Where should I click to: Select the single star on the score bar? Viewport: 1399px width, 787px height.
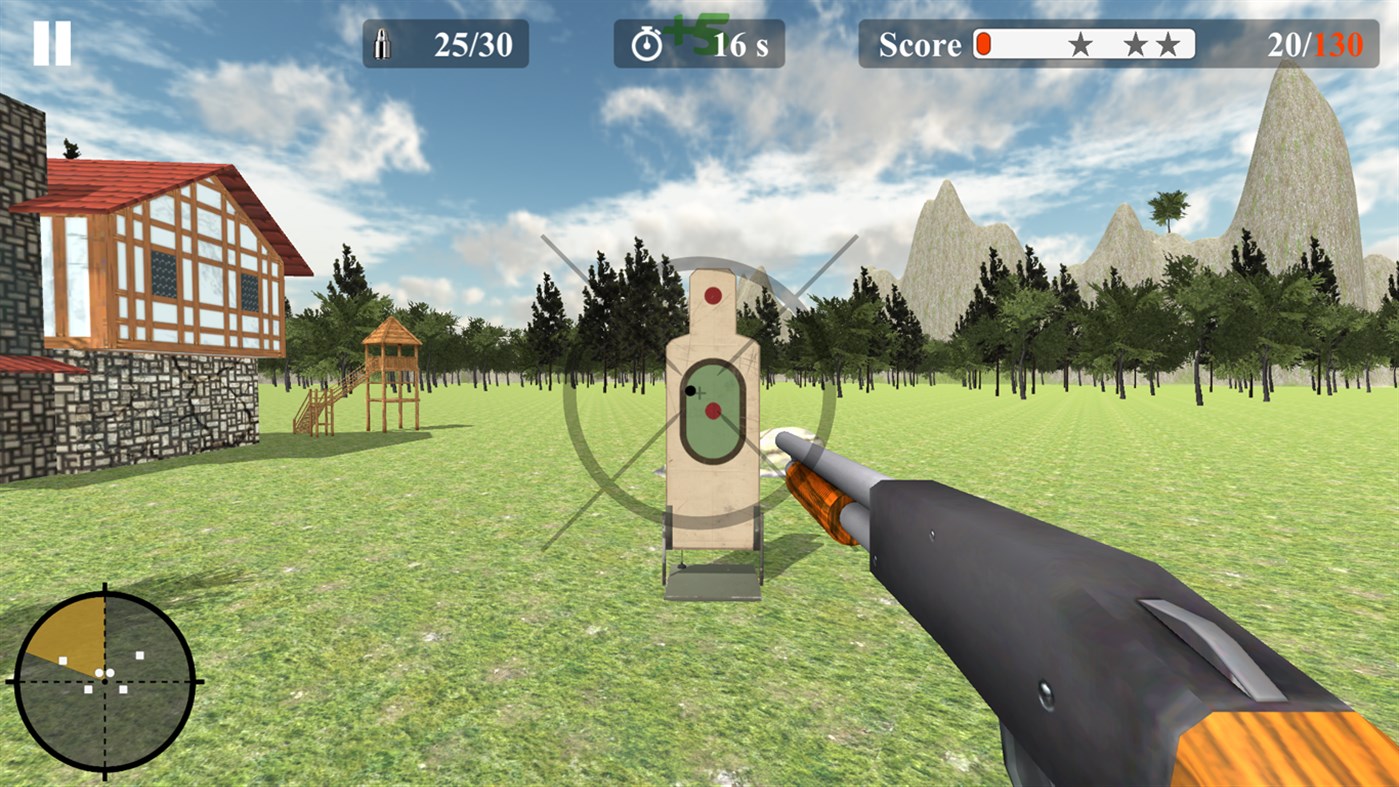click(1083, 44)
